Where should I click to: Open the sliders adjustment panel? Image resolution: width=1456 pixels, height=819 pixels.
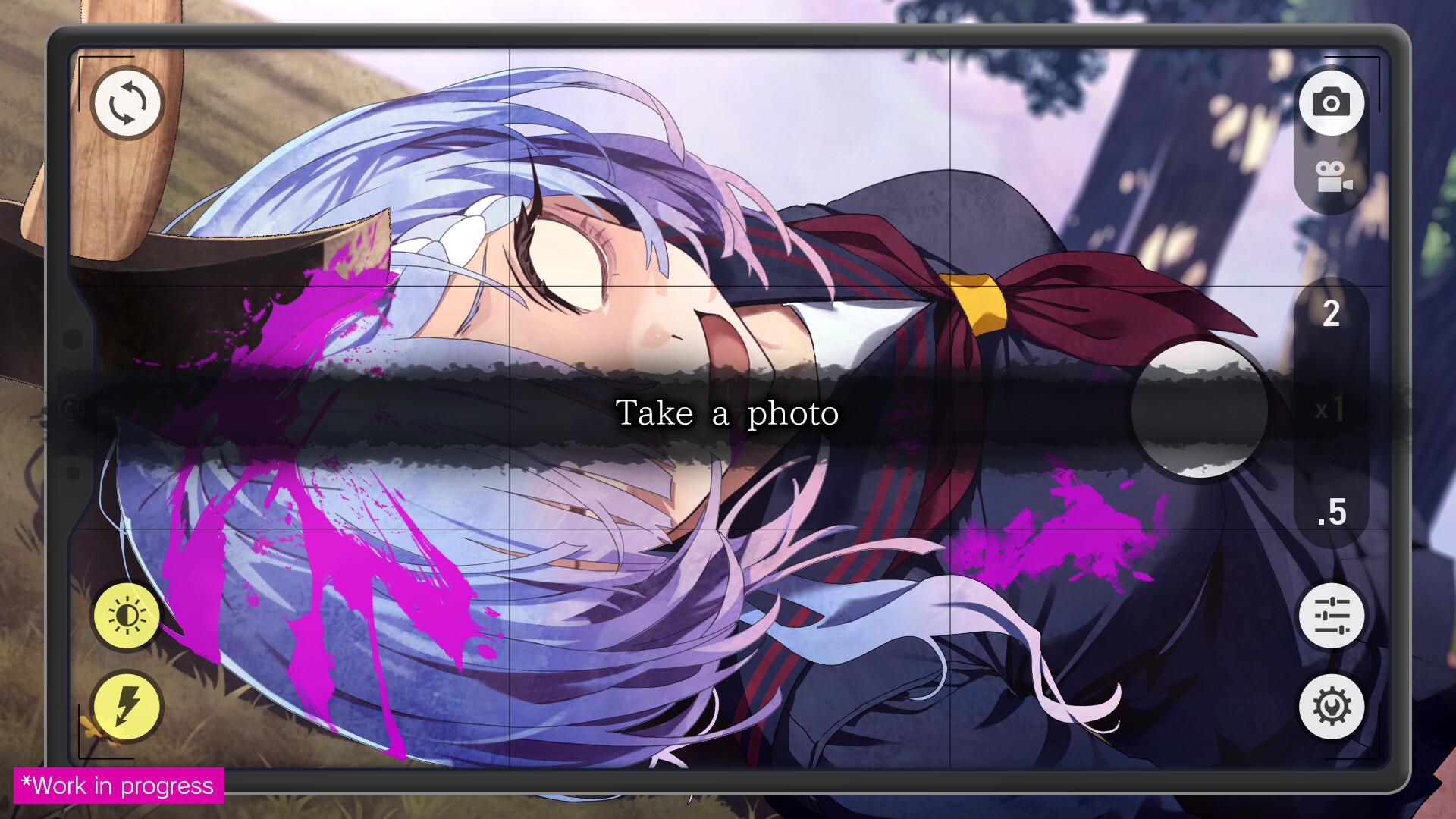(1332, 615)
